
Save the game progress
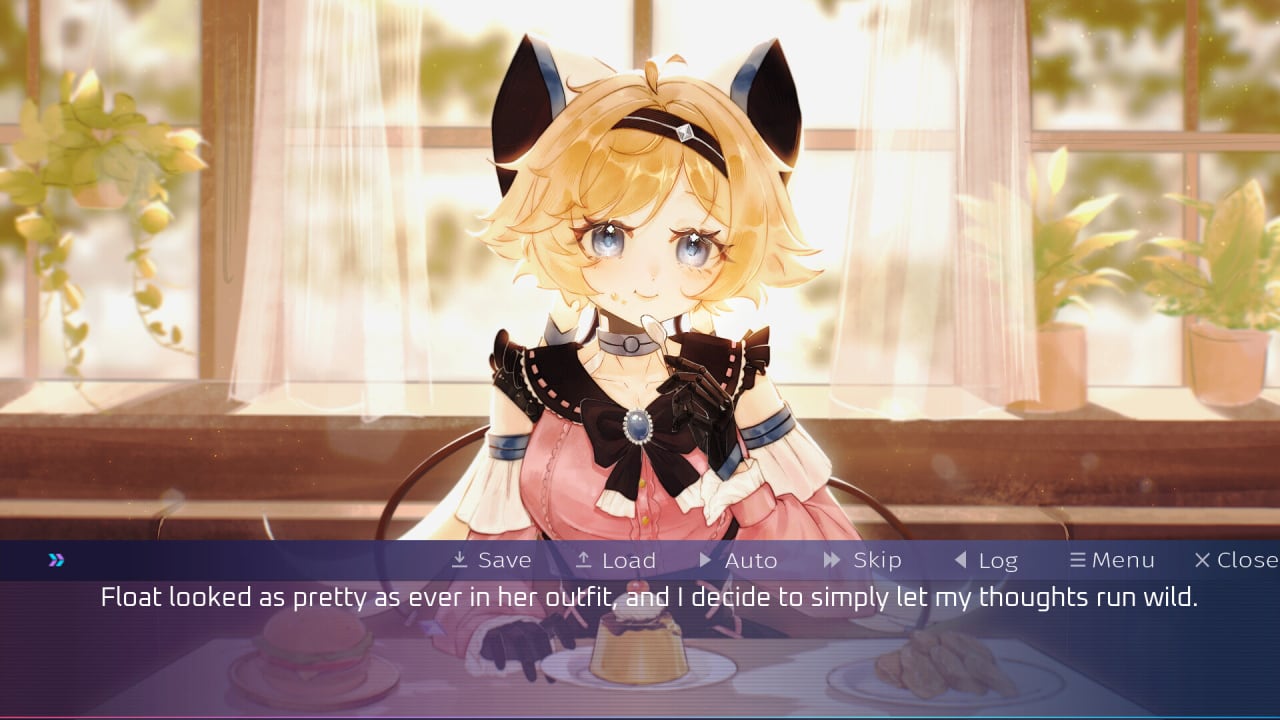pyautogui.click(x=491, y=560)
